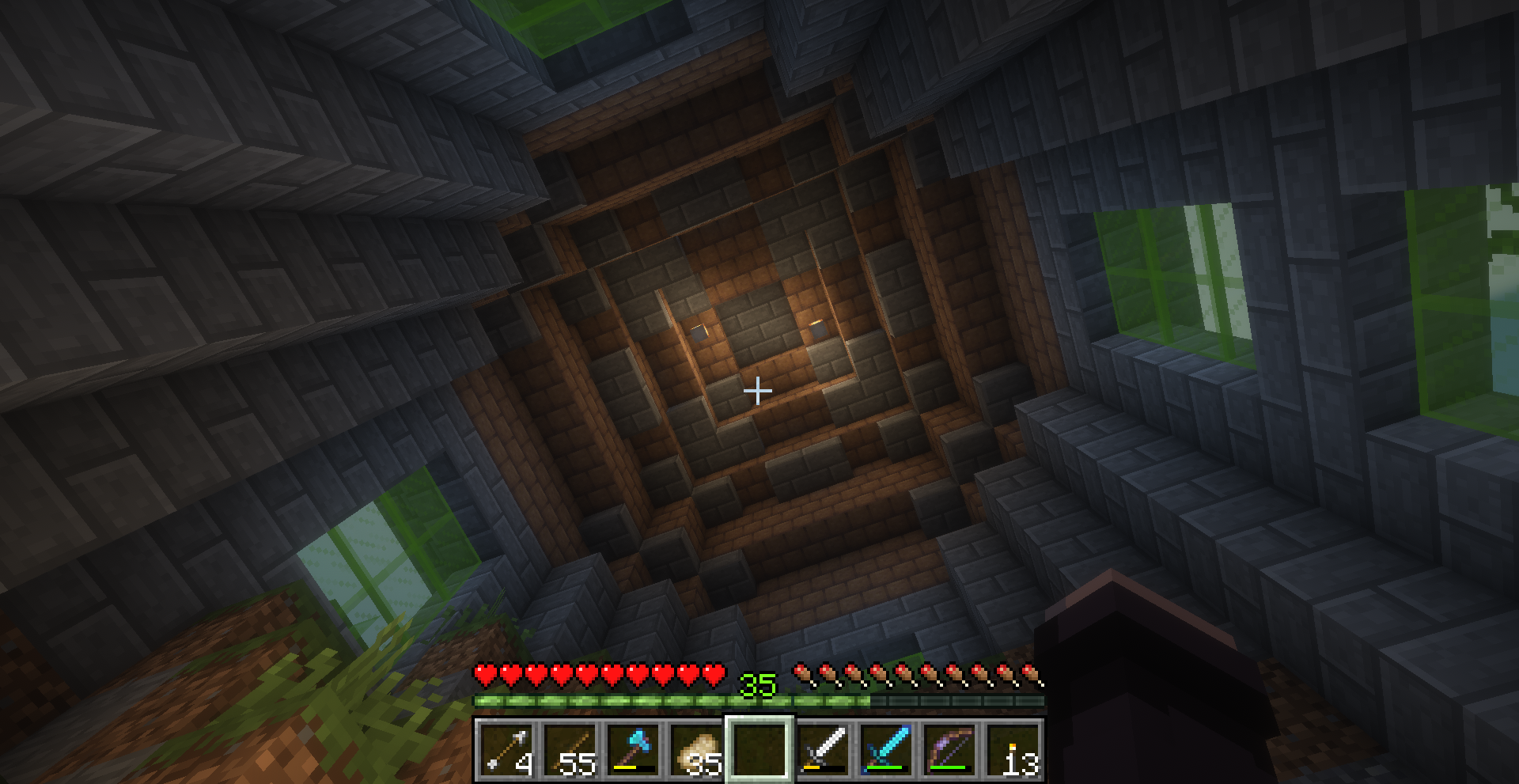
Task: Choose the torch stack of 13
Action: (1013, 749)
